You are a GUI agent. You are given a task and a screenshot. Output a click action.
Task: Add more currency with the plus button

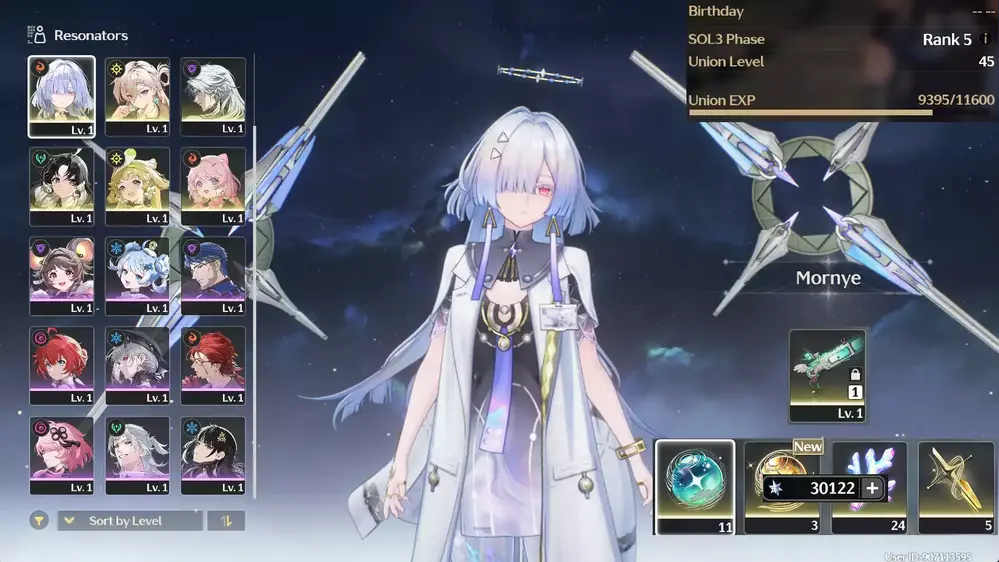coord(873,489)
